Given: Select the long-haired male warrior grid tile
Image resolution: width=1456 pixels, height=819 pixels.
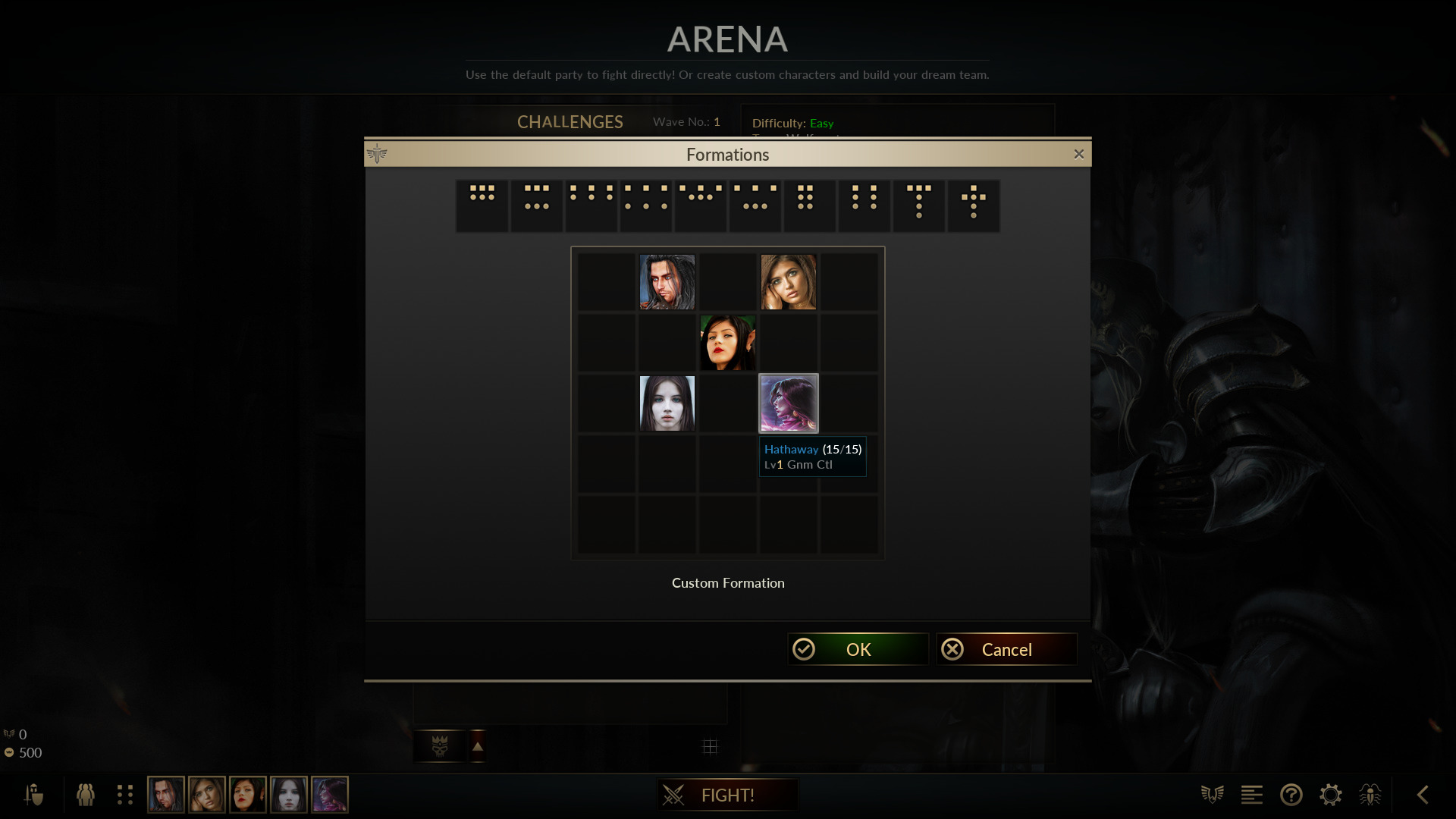Looking at the screenshot, I should (667, 282).
